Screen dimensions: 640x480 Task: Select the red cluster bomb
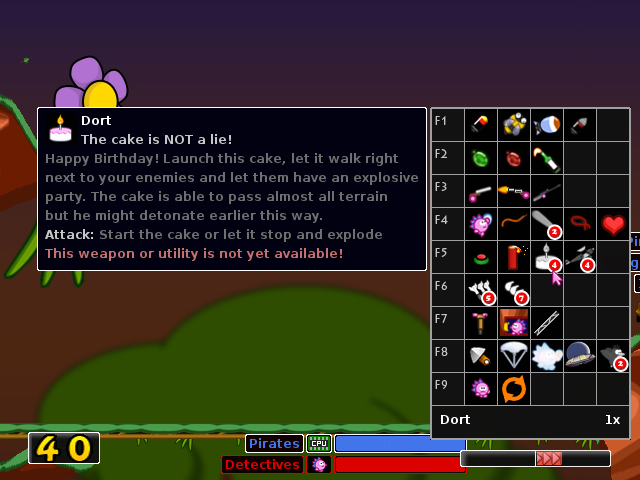click(x=514, y=157)
